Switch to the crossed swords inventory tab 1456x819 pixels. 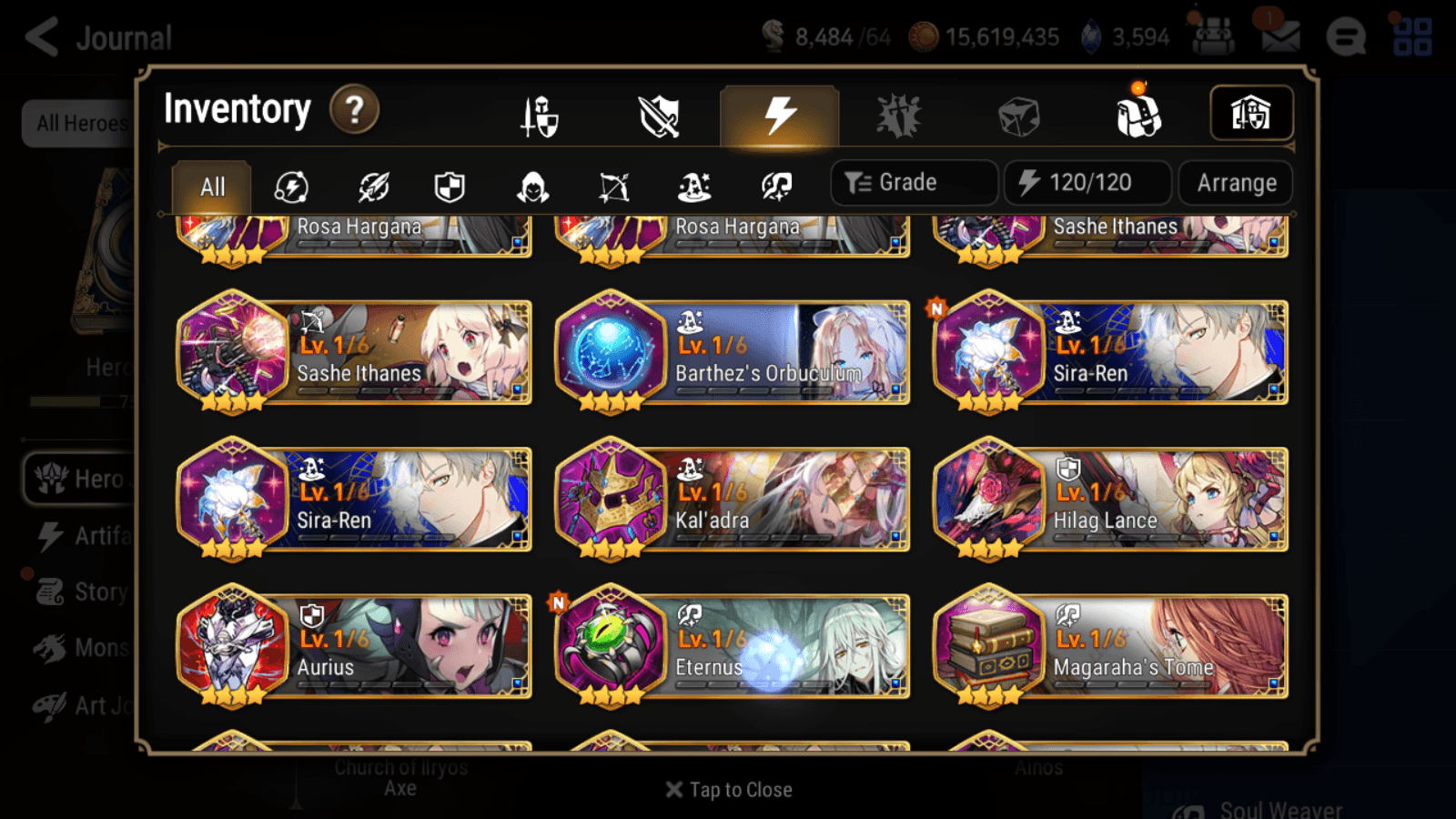[x=660, y=114]
